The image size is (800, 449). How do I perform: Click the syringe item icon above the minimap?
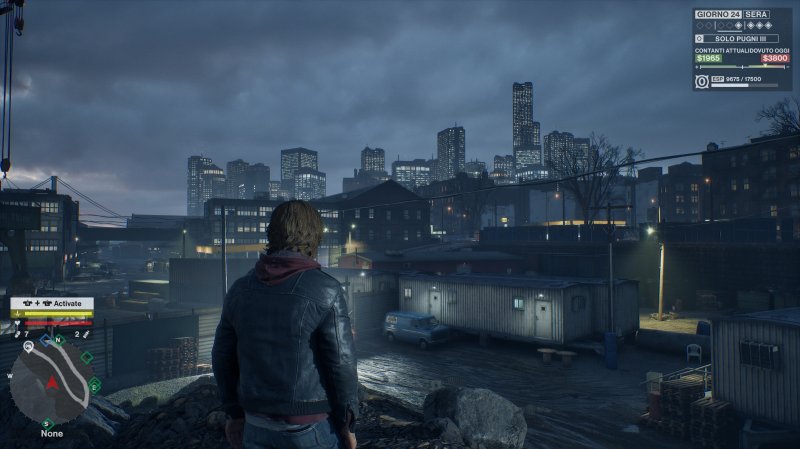tap(88, 334)
